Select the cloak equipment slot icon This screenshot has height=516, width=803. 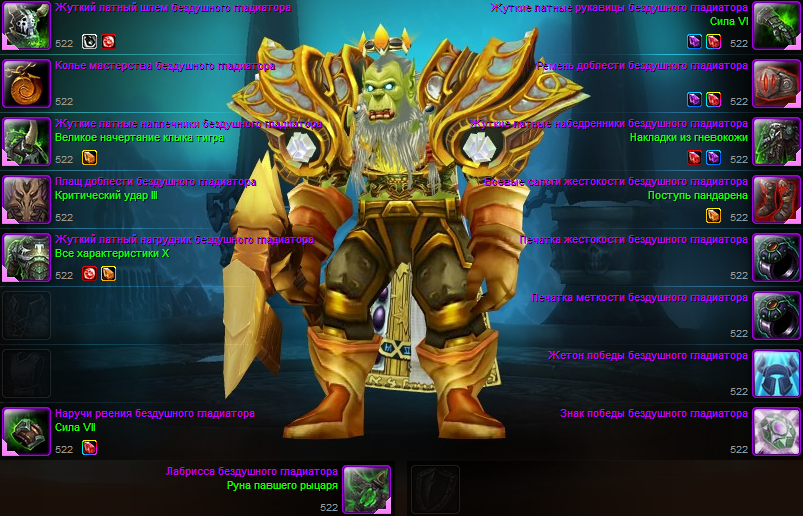(26, 200)
